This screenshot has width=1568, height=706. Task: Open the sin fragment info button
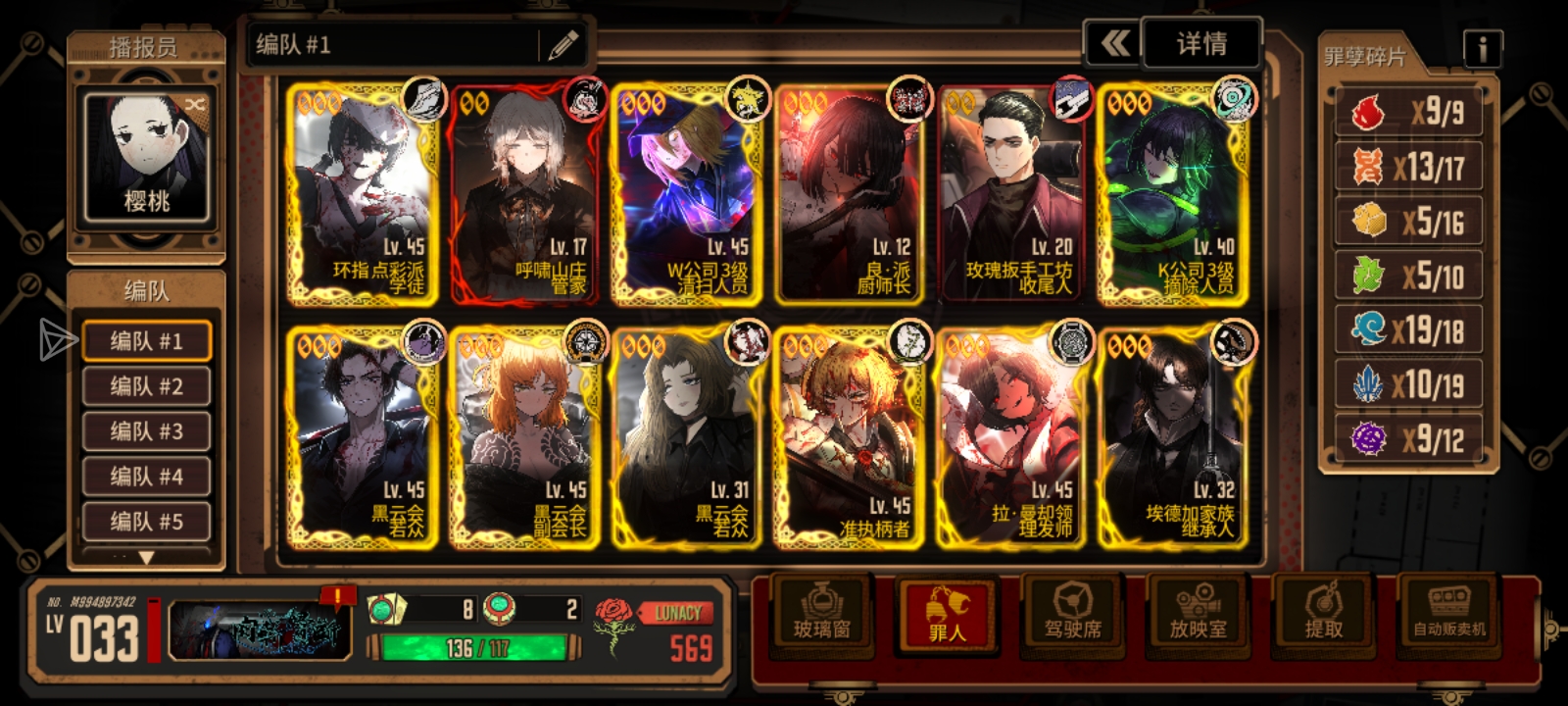[x=1482, y=48]
